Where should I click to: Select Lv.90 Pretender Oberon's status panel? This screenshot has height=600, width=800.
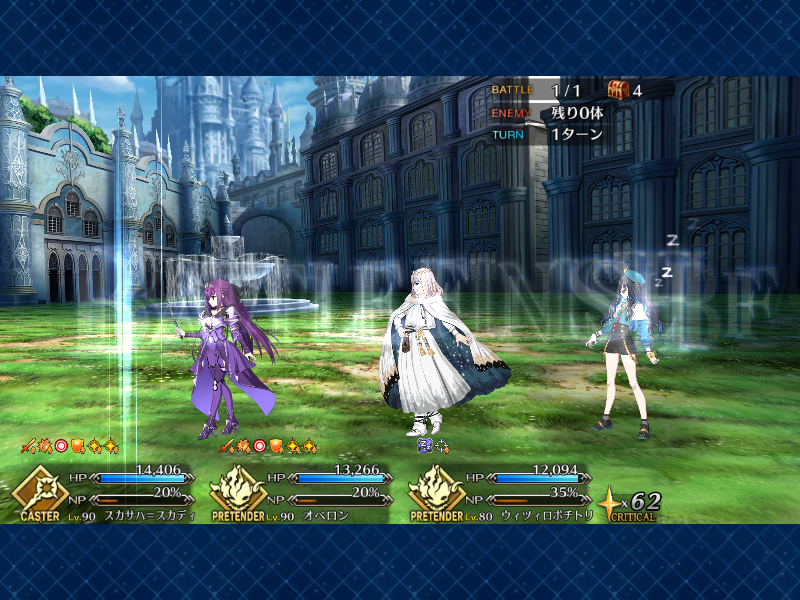pos(305,490)
